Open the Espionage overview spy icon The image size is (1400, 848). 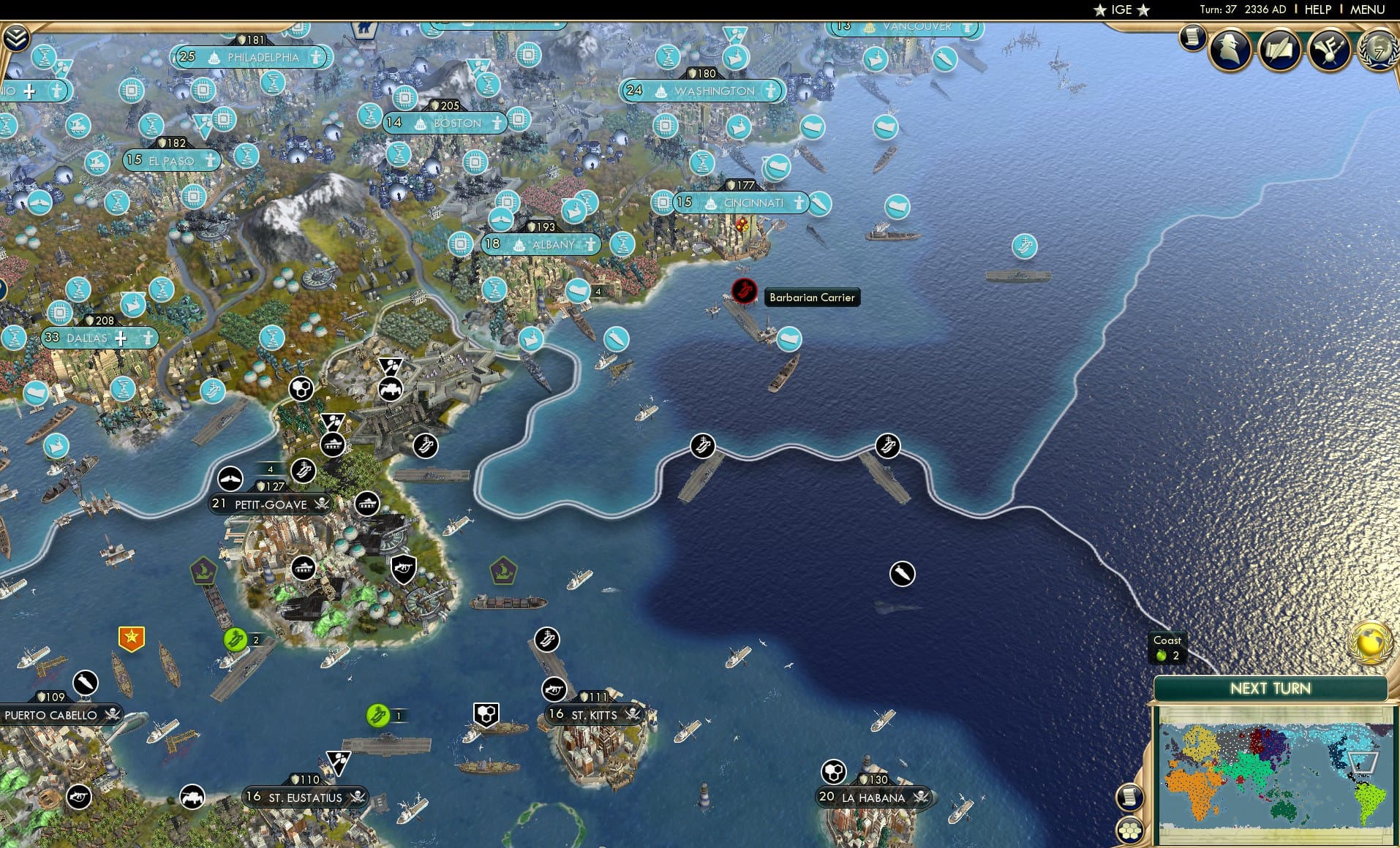(1230, 49)
